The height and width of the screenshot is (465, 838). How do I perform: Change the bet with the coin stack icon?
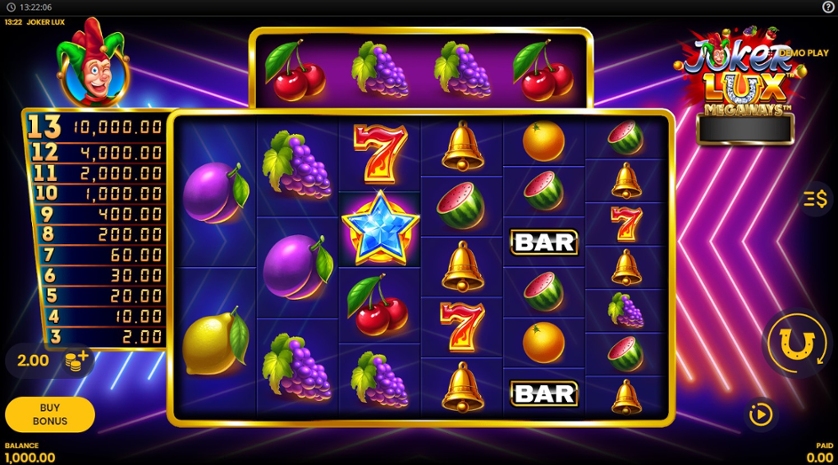[x=76, y=360]
